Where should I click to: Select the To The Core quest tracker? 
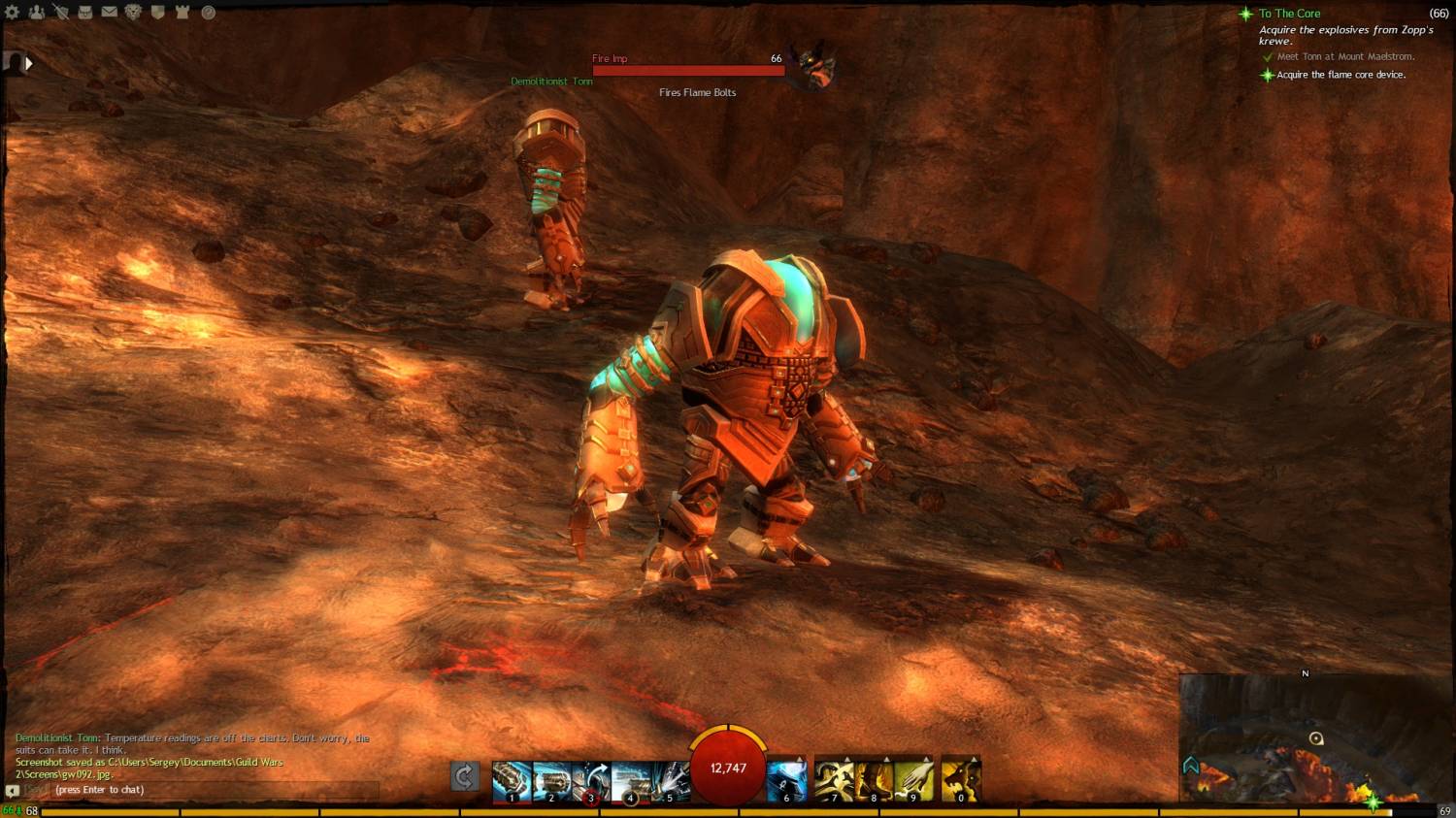(1289, 14)
